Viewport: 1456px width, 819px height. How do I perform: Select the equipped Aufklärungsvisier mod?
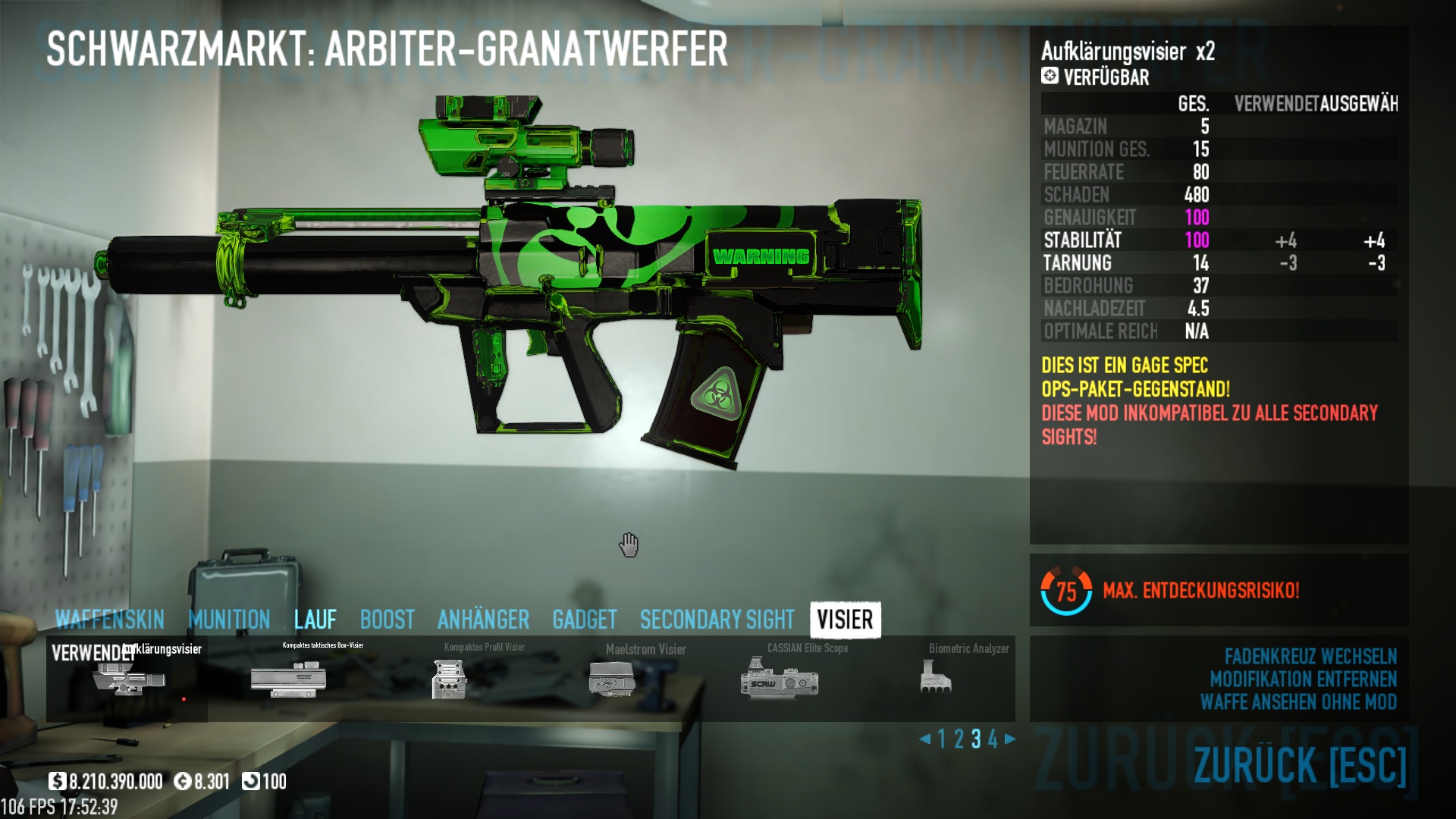(x=127, y=679)
